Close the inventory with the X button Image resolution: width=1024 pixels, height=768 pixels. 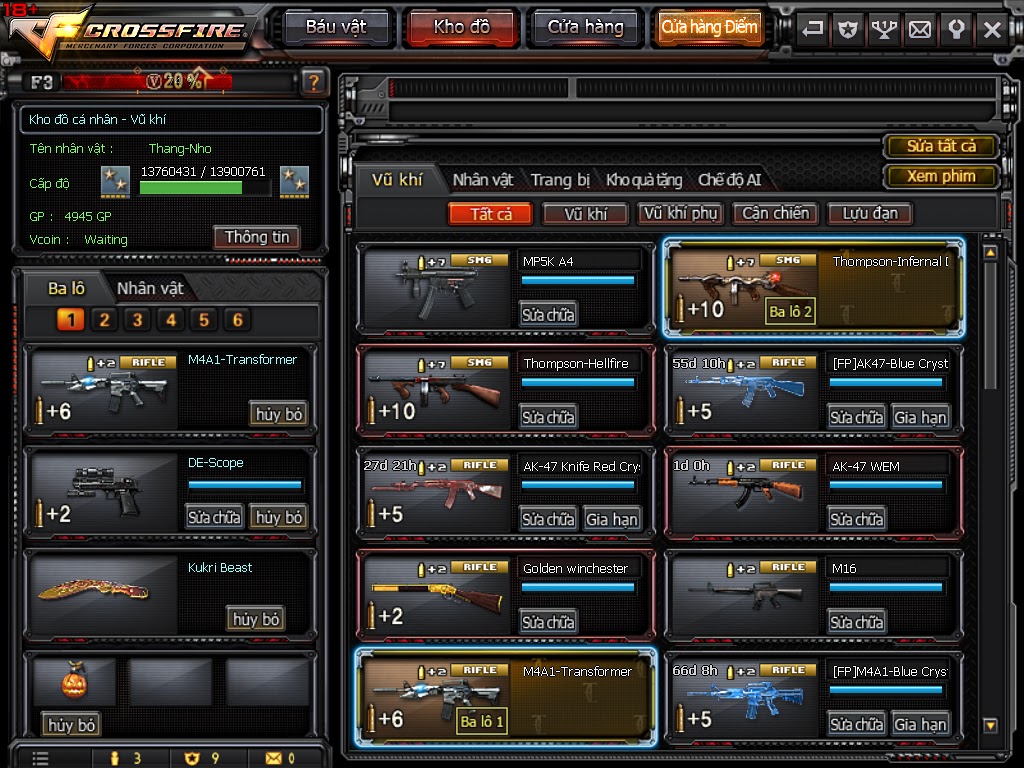point(992,29)
